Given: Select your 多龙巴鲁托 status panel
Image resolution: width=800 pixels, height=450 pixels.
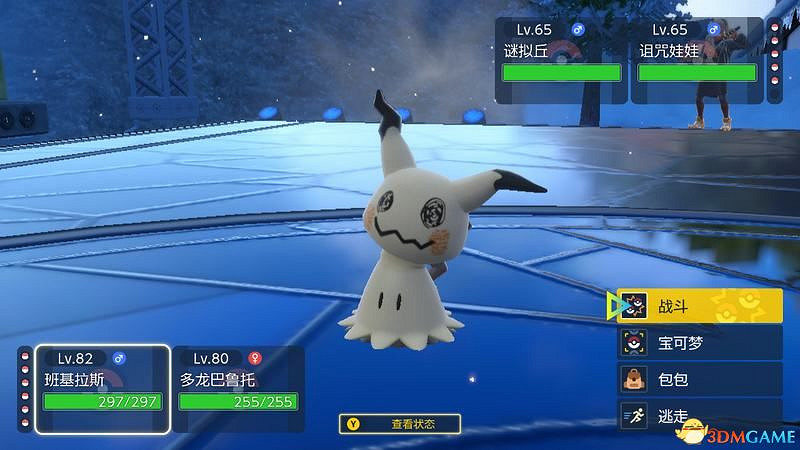Looking at the screenshot, I should point(238,388).
